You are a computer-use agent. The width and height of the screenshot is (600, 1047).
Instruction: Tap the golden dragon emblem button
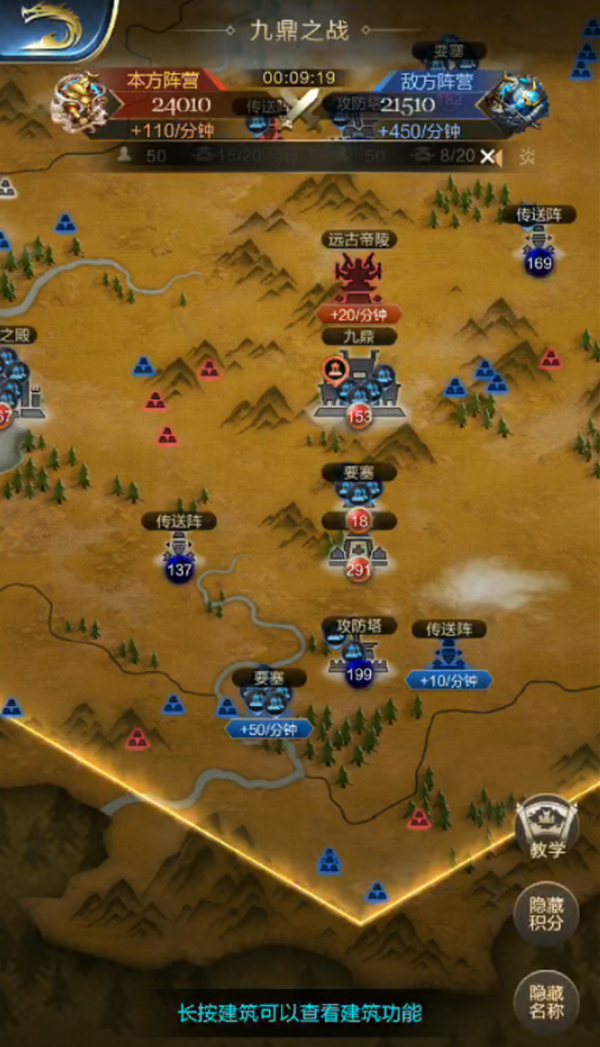53,27
